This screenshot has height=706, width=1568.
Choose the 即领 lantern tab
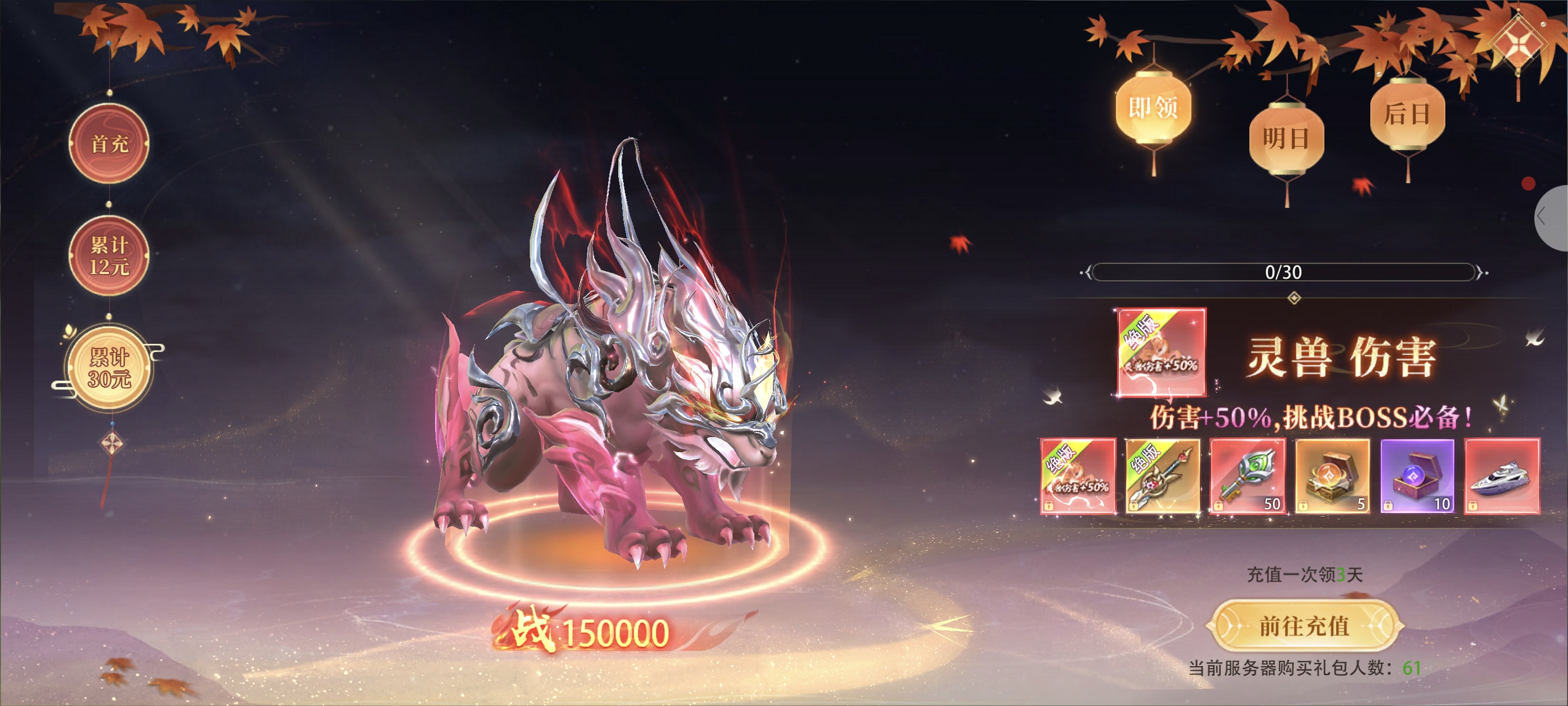tap(1153, 109)
